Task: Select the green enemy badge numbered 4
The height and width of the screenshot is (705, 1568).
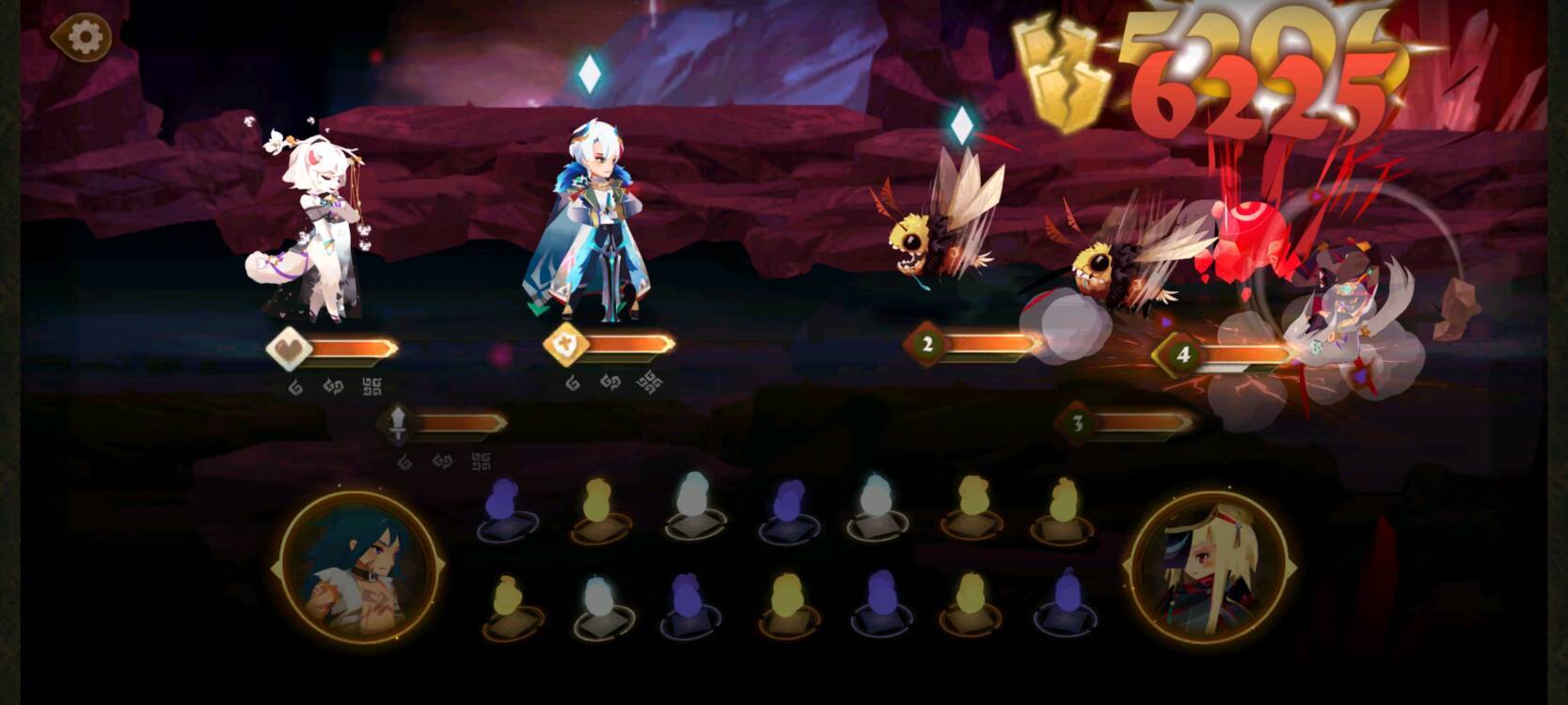Action: point(1182,352)
